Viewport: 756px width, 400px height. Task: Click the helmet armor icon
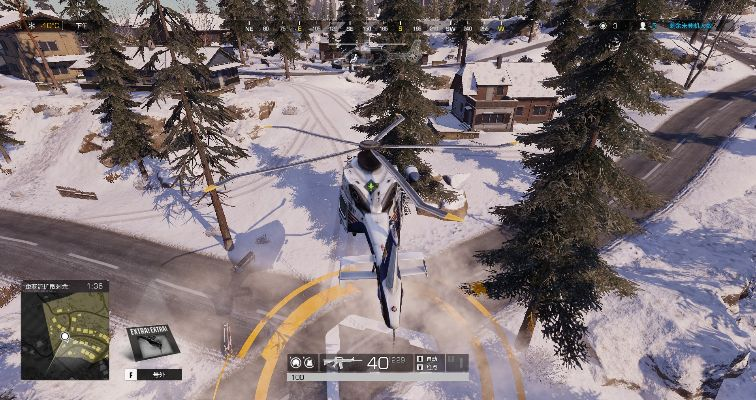pyautogui.click(x=296, y=362)
